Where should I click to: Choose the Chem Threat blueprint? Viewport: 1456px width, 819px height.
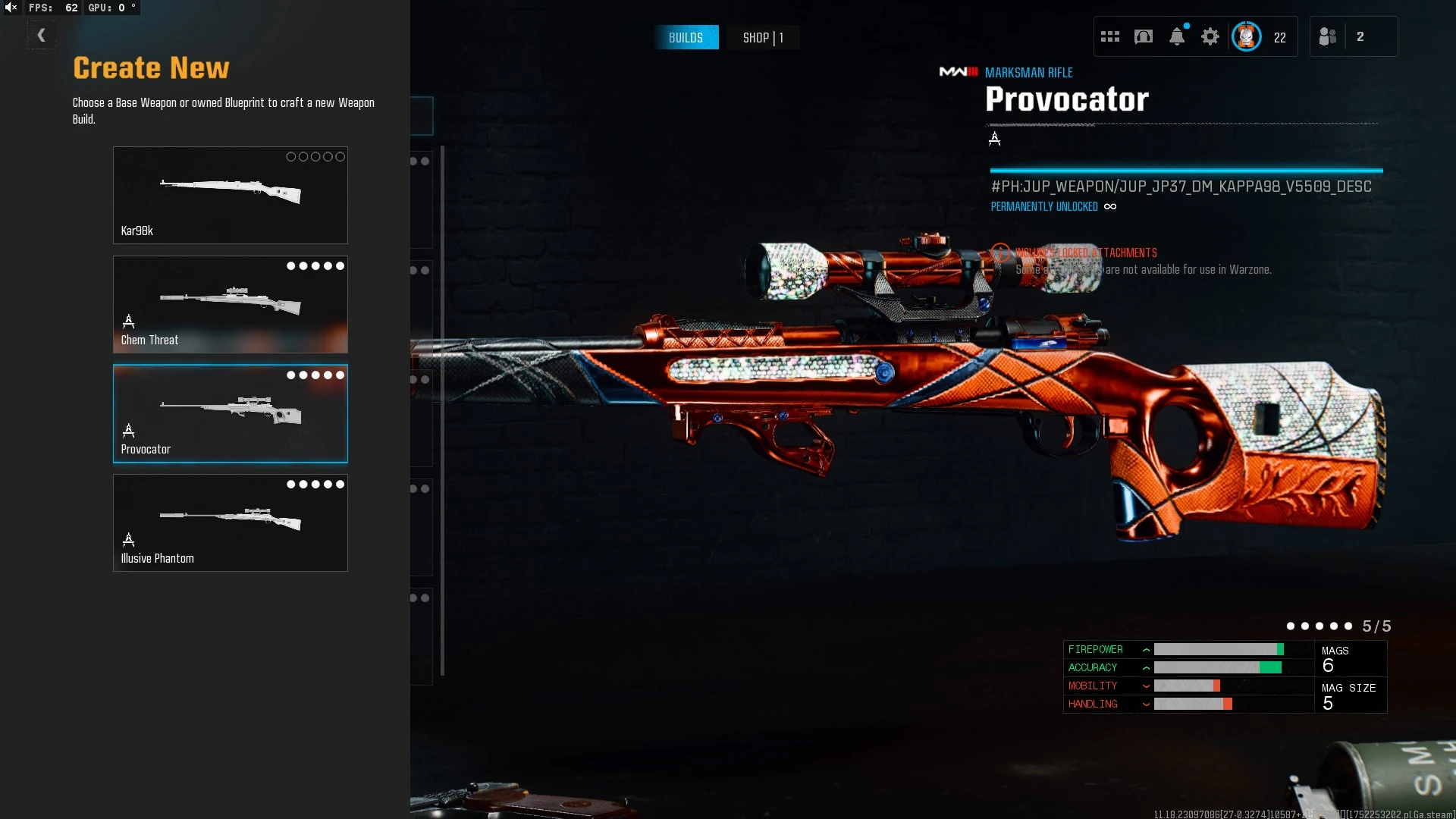point(230,304)
